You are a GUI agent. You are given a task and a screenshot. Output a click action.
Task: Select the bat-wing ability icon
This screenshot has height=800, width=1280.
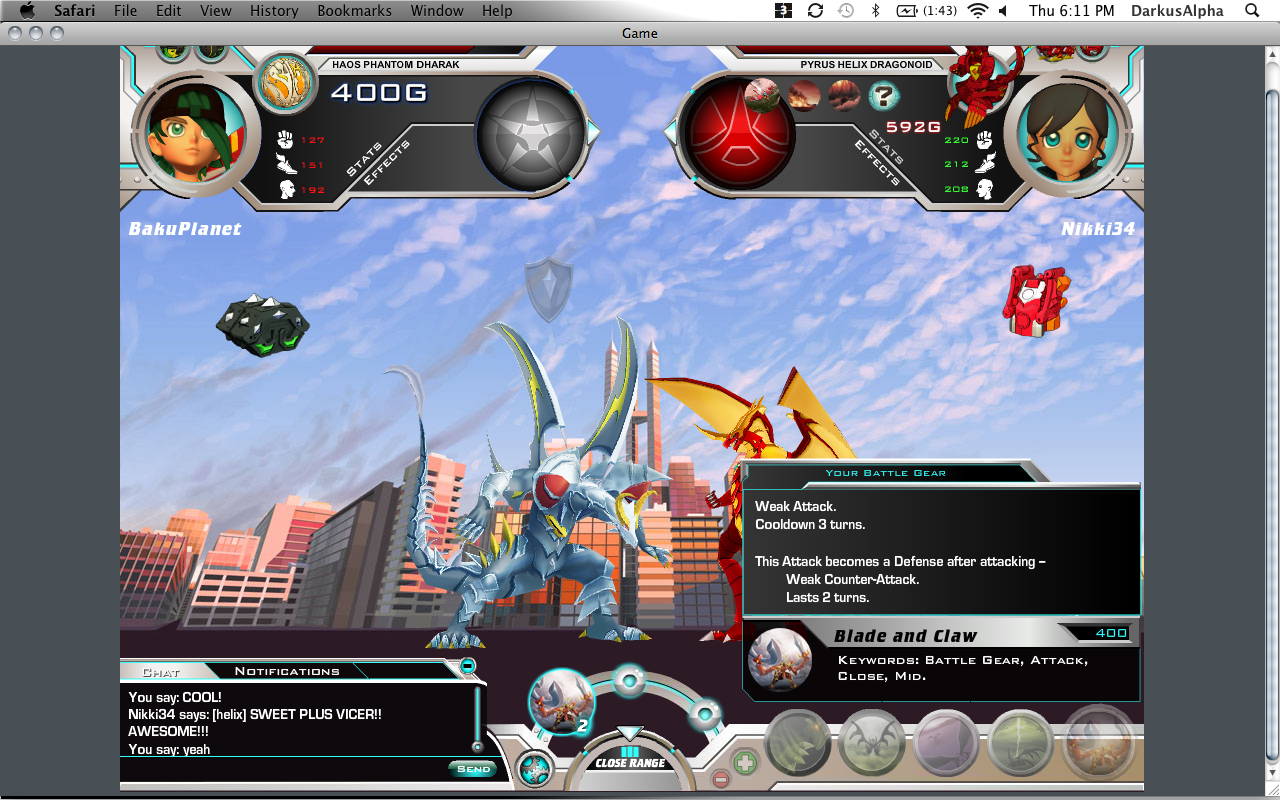pyautogui.click(x=871, y=743)
